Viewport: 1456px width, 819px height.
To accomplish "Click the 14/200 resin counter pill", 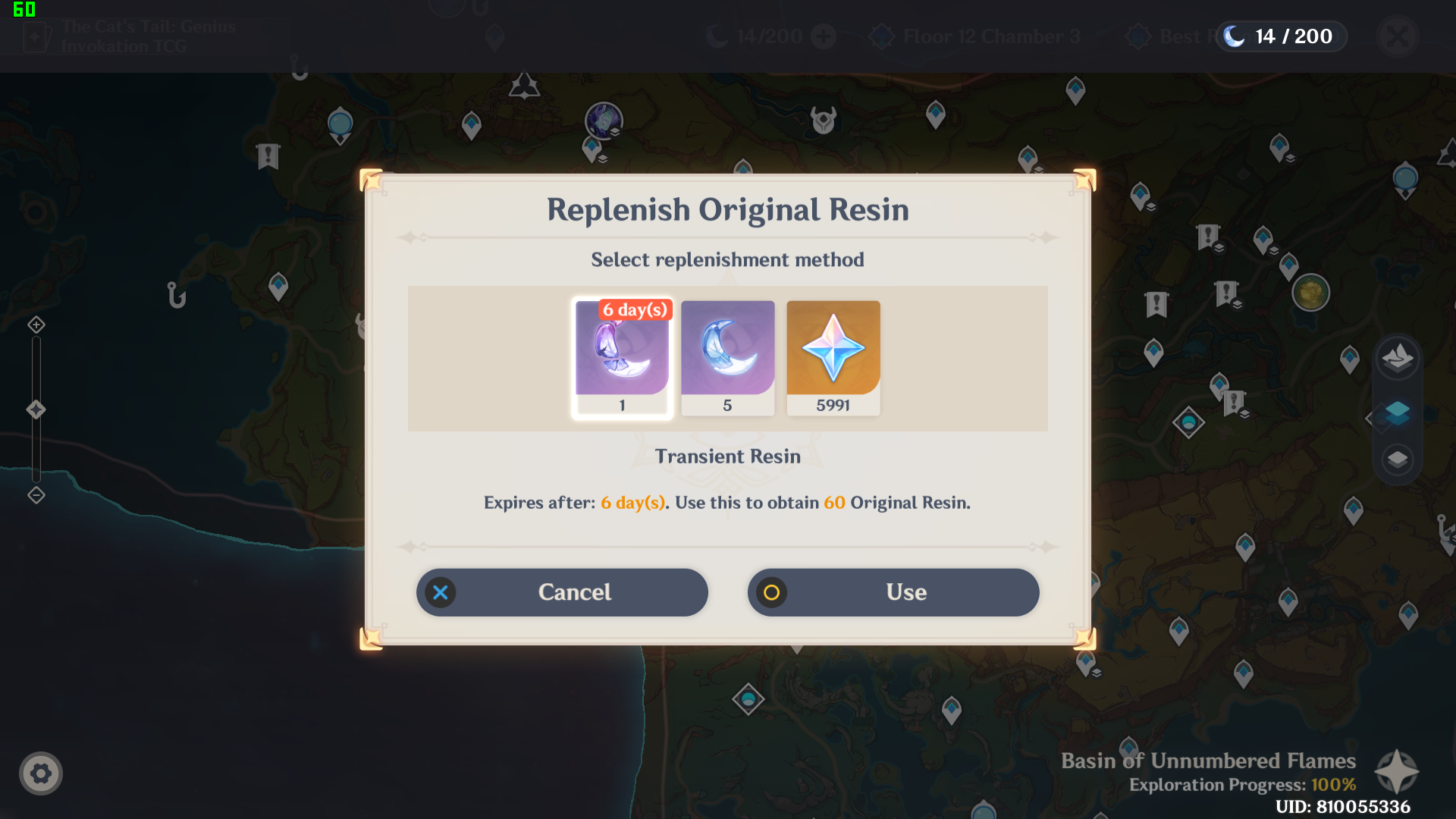I will (x=1281, y=36).
